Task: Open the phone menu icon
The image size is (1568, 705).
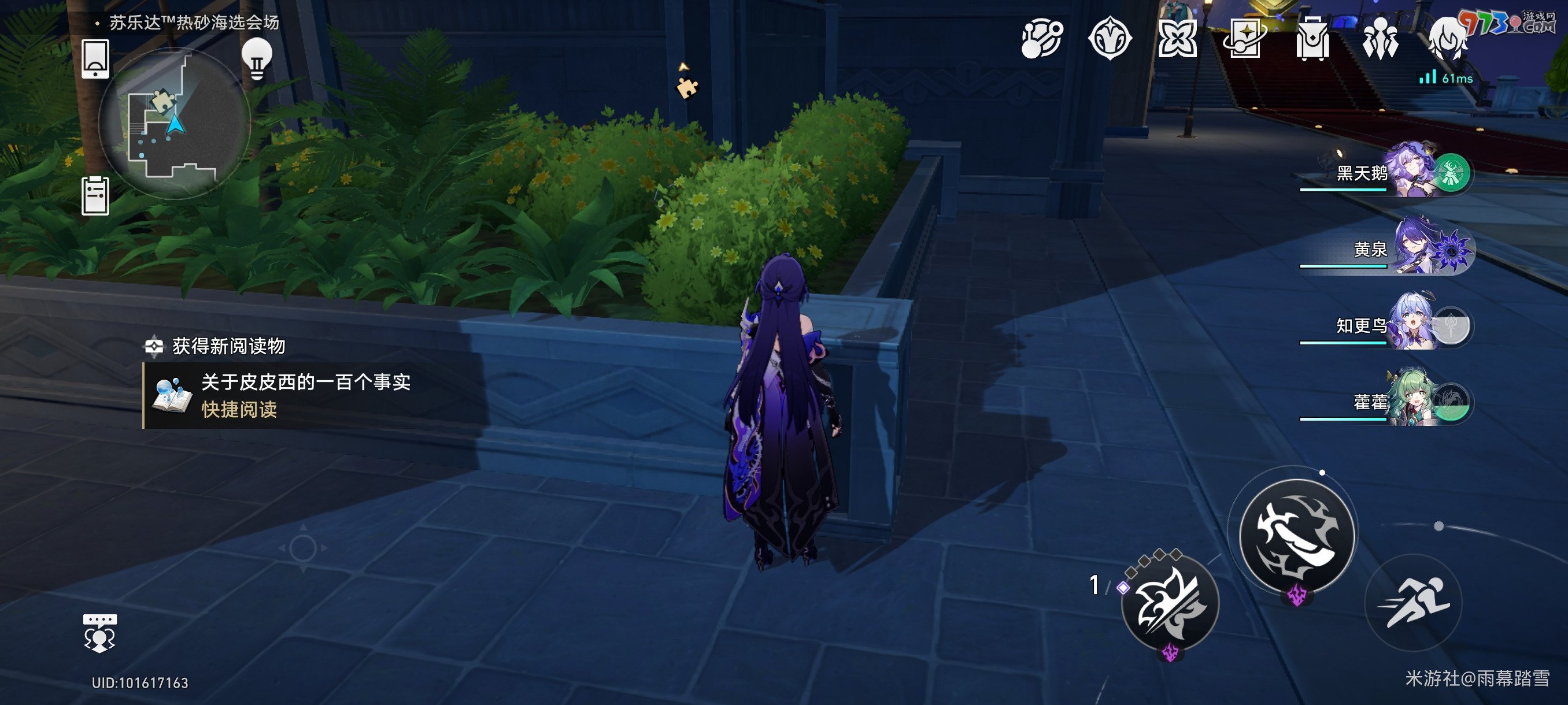Action: coord(95,58)
